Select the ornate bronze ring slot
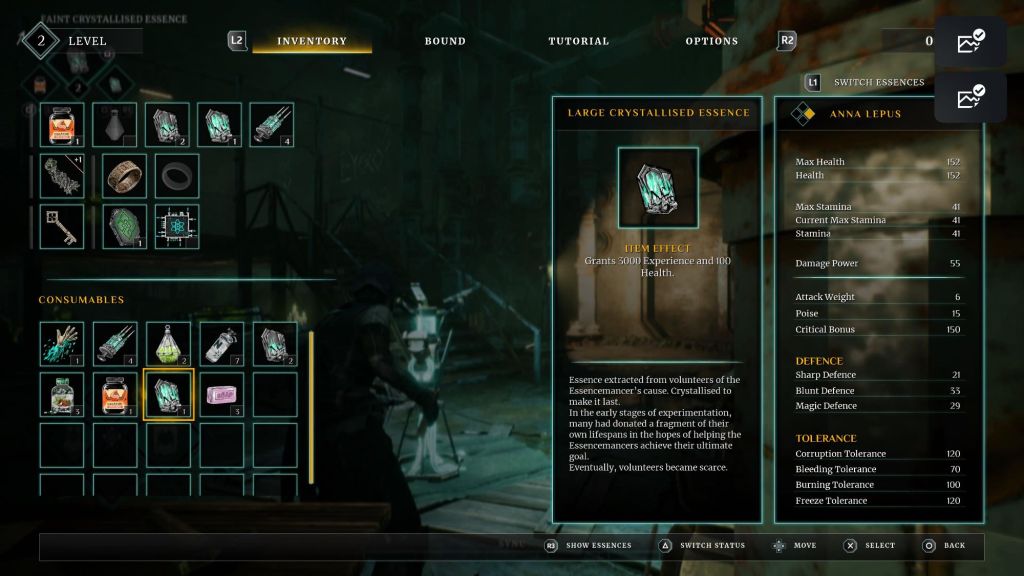The height and width of the screenshot is (576, 1024). pyautogui.click(x=125, y=175)
